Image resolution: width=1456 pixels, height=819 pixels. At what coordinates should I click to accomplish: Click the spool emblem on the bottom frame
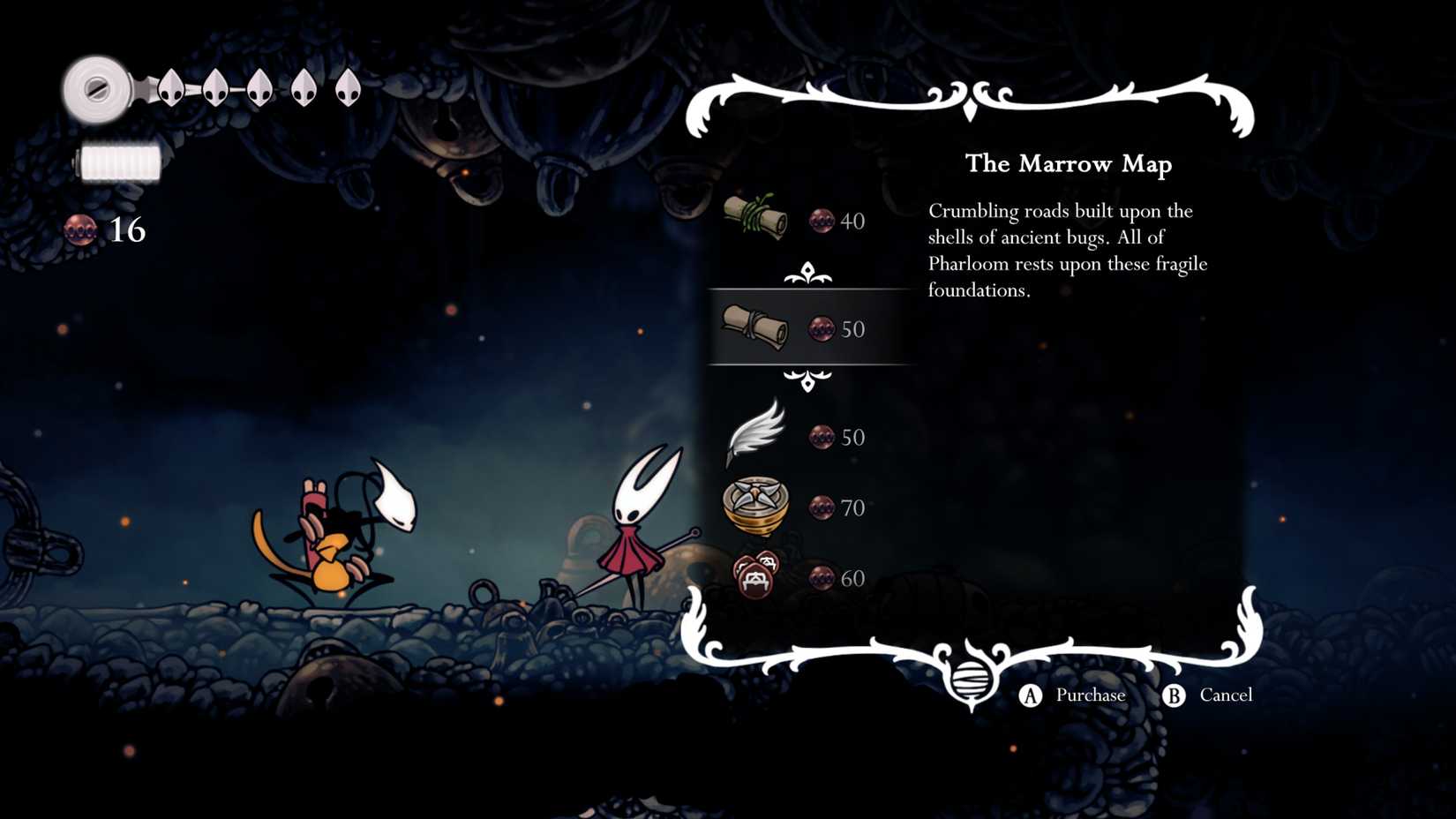[x=972, y=681]
